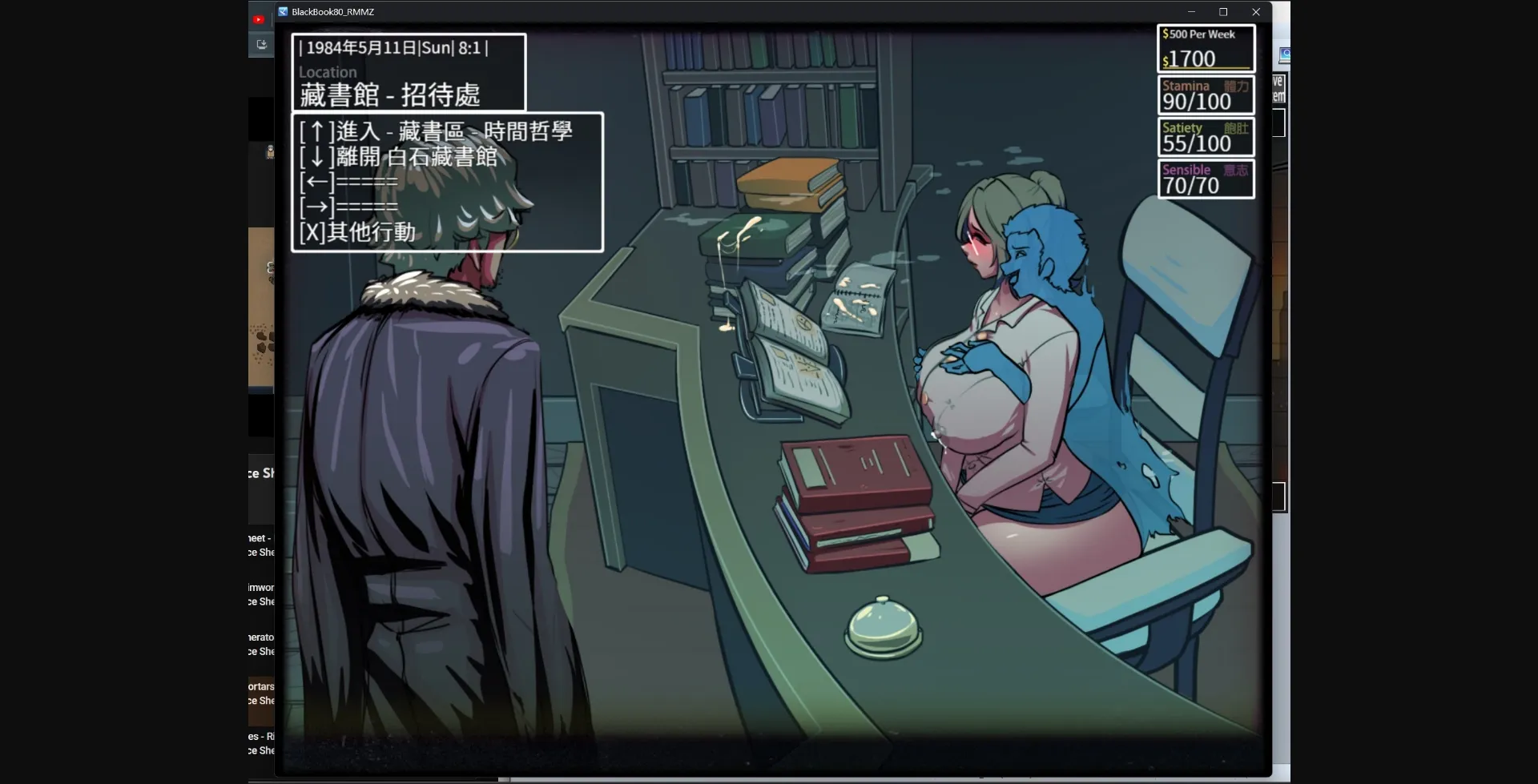Select the '[X]其他行動' action option

(x=357, y=231)
